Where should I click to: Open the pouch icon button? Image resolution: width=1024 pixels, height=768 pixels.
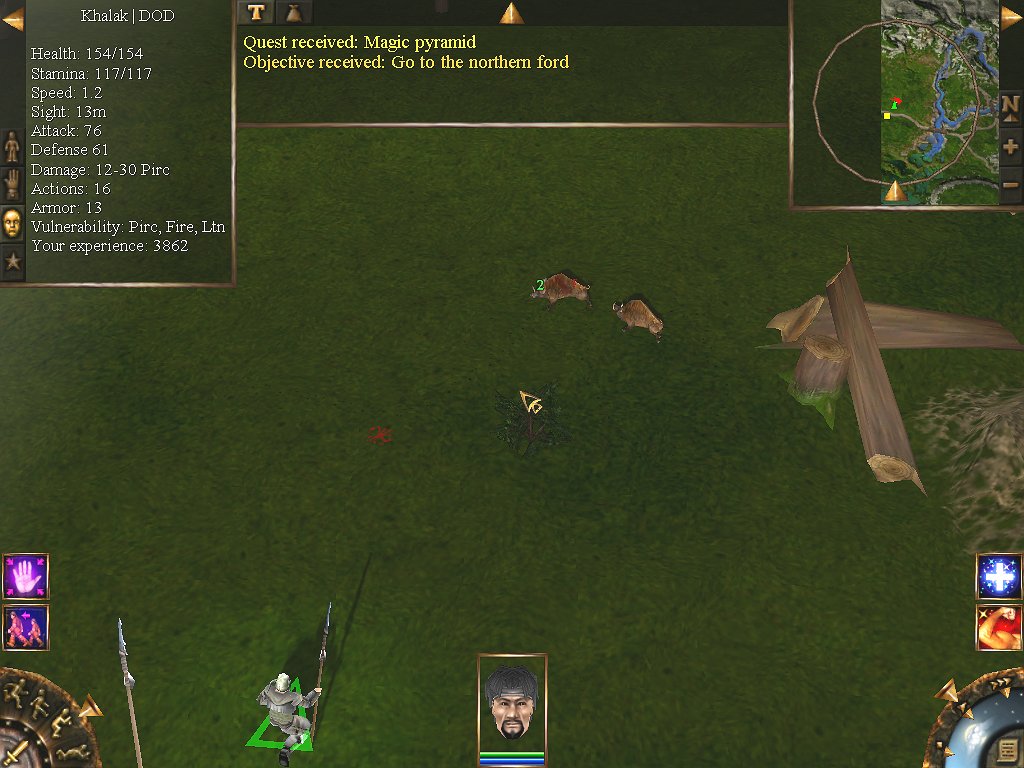click(x=294, y=12)
